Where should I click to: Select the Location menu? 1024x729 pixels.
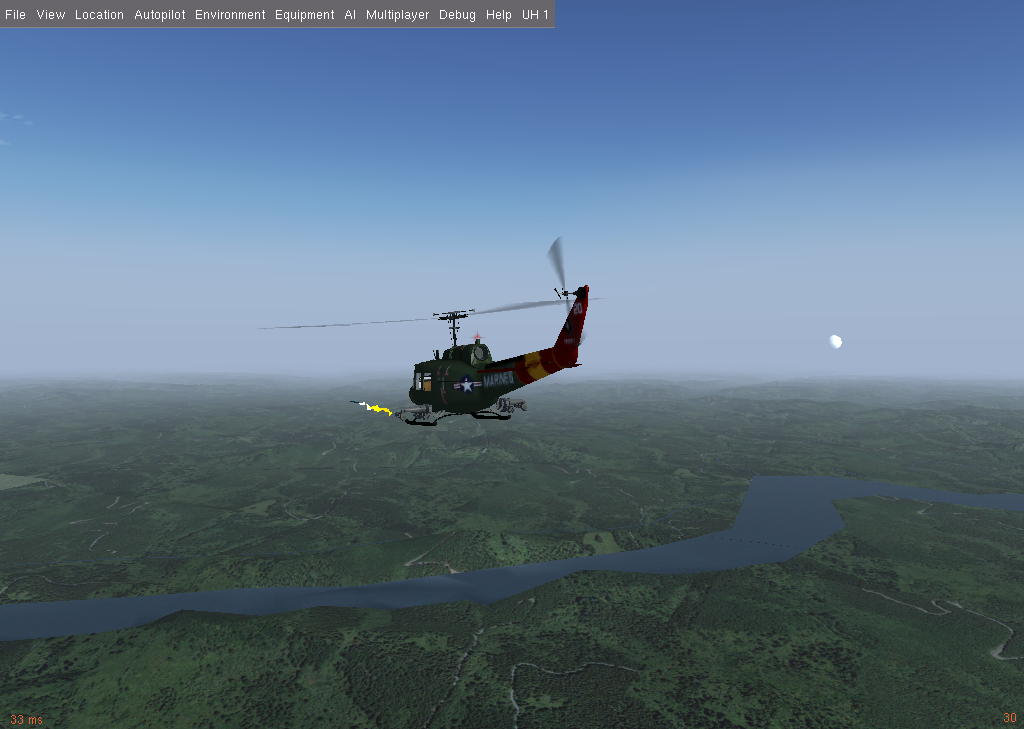[99, 15]
